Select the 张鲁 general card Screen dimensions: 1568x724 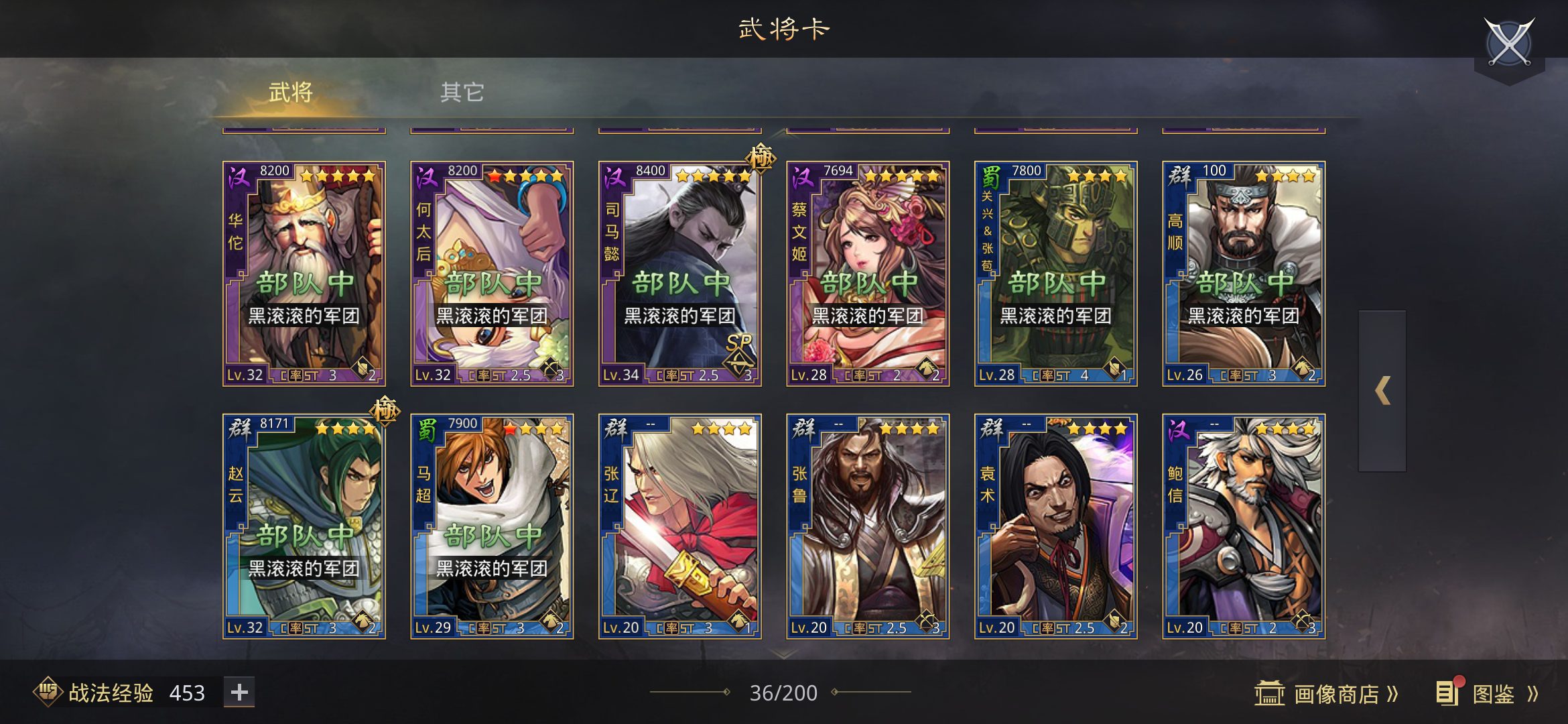(x=868, y=526)
